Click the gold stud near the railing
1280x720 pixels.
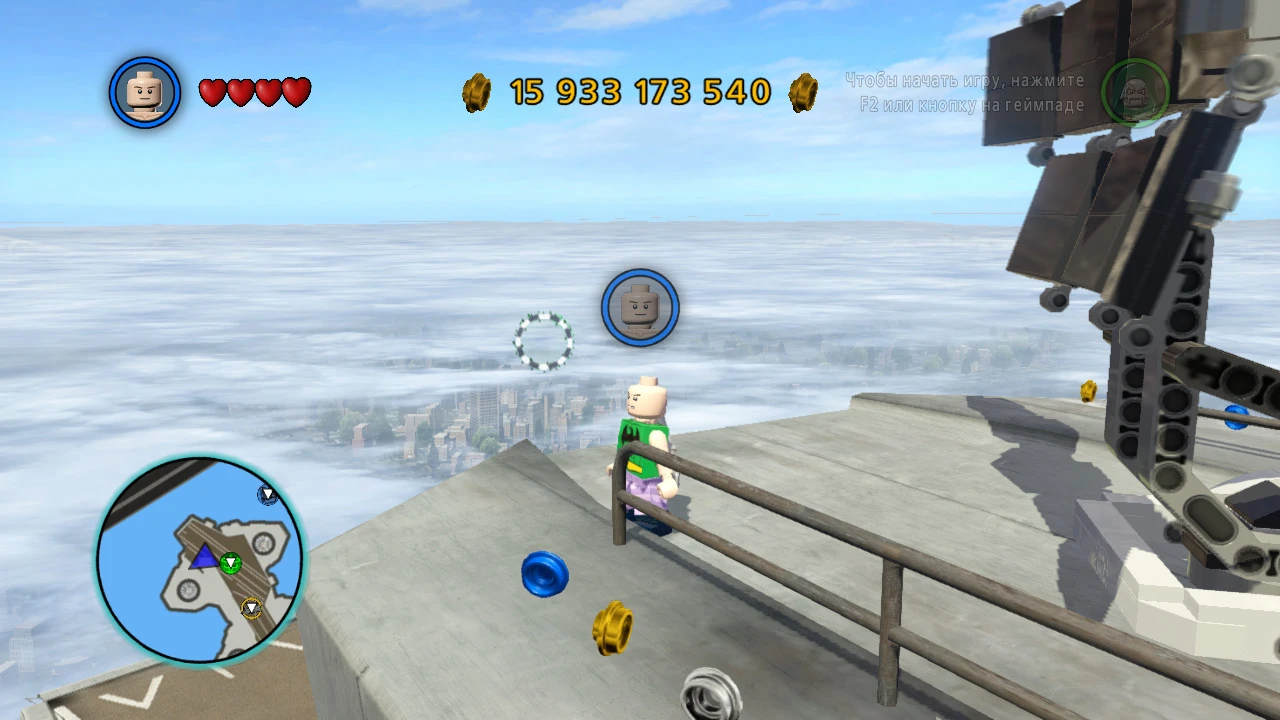coord(612,630)
